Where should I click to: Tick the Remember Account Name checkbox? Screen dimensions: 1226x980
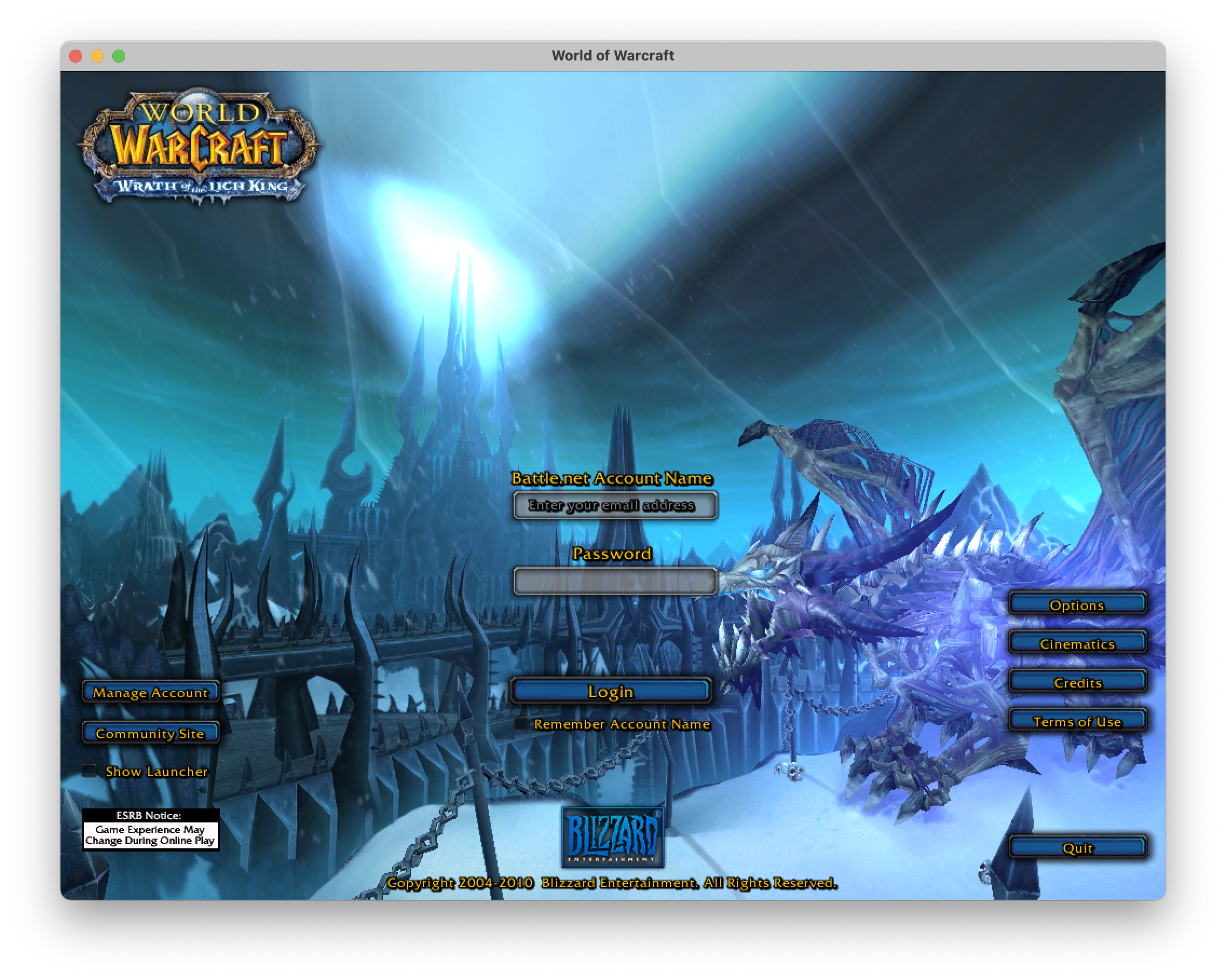(521, 724)
